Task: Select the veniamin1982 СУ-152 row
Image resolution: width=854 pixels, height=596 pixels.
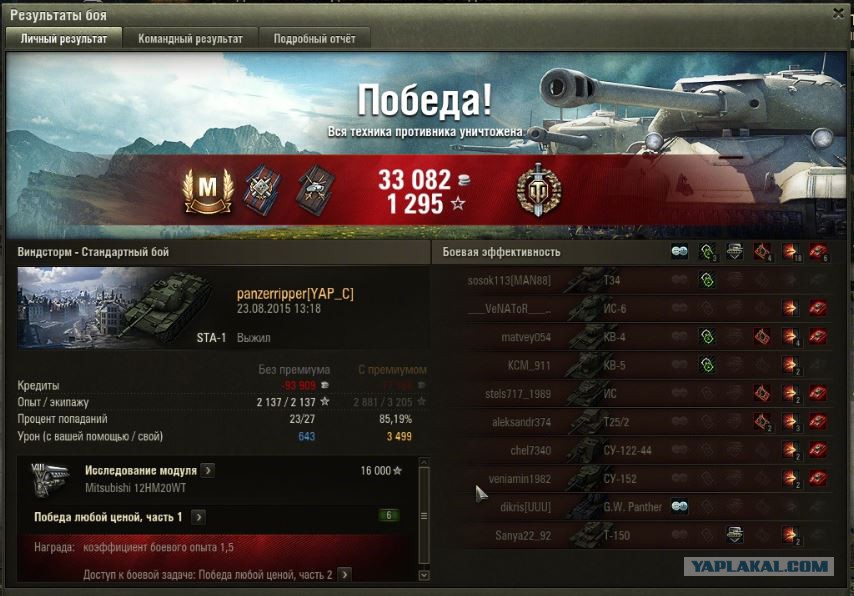Action: (x=640, y=479)
